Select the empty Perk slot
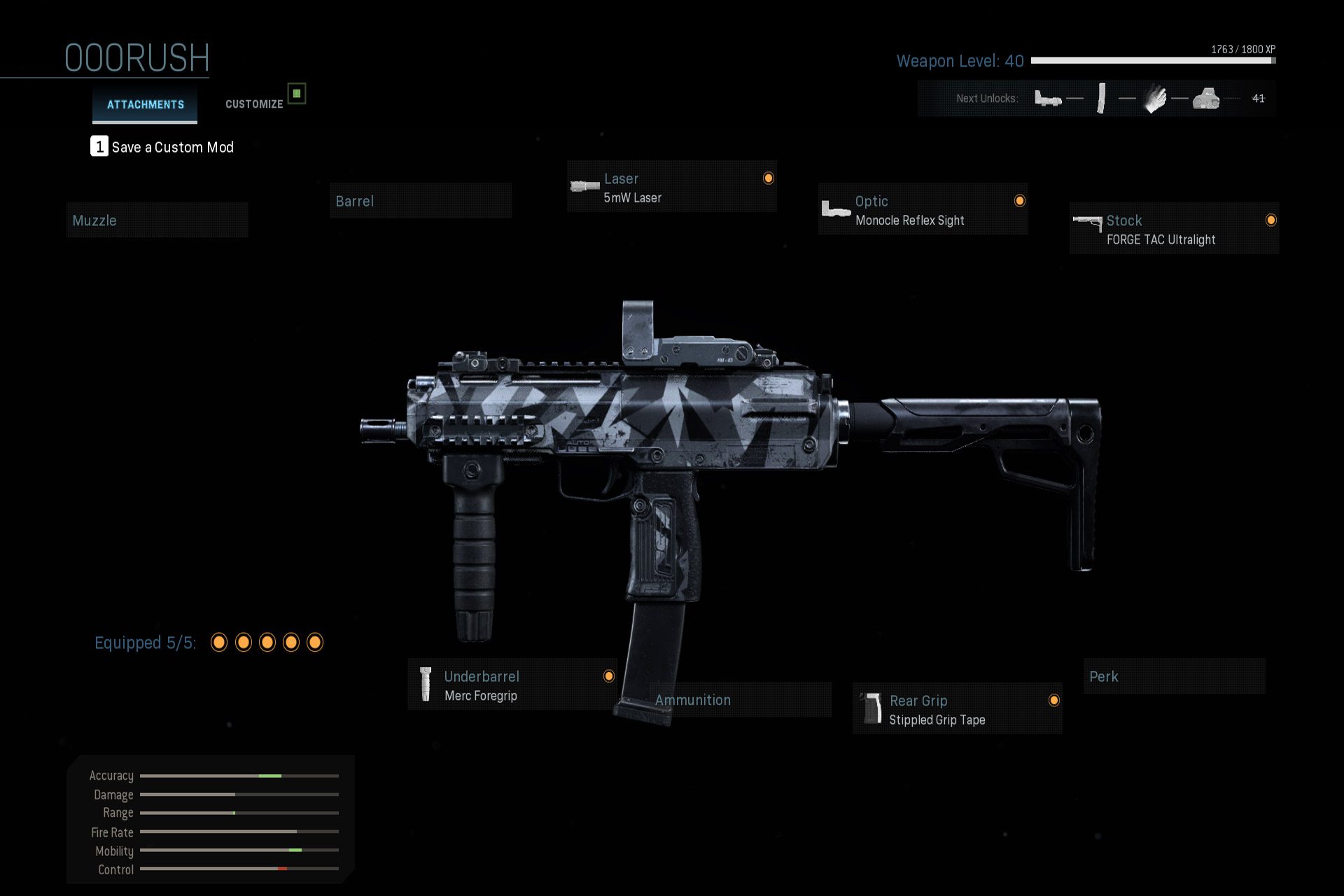 coord(1174,676)
